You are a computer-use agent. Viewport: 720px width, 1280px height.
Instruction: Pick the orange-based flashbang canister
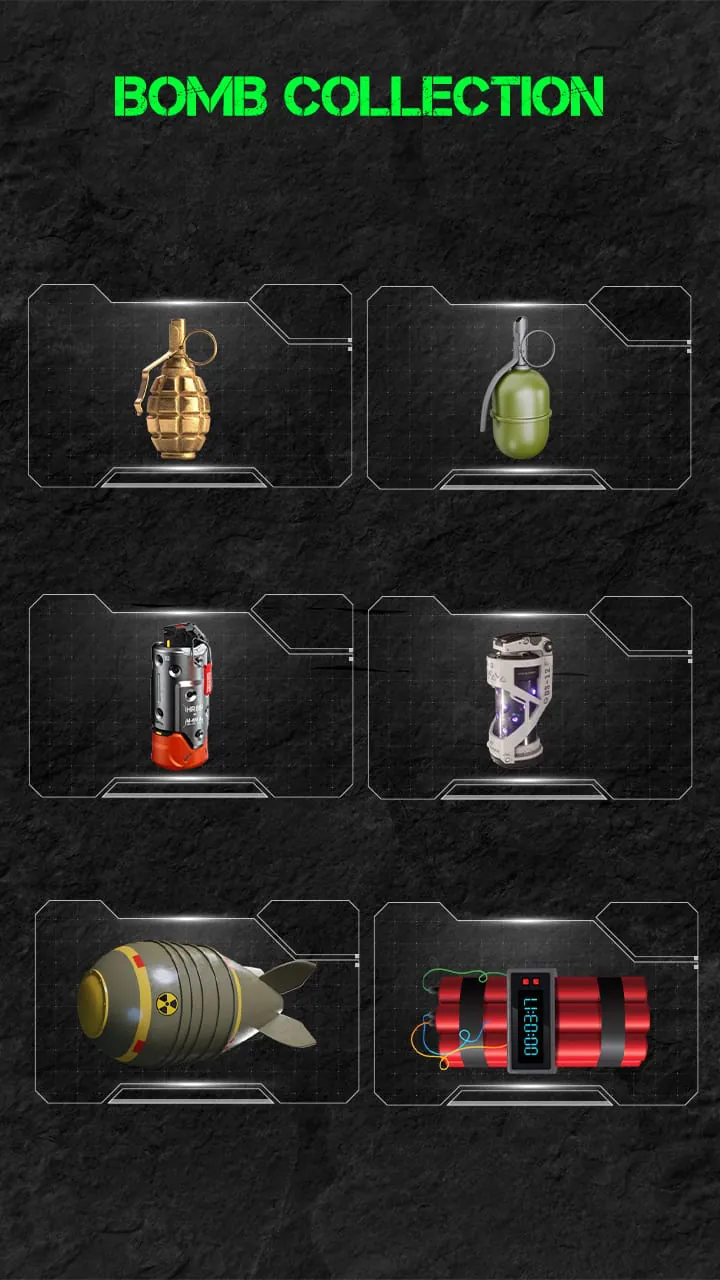(181, 697)
